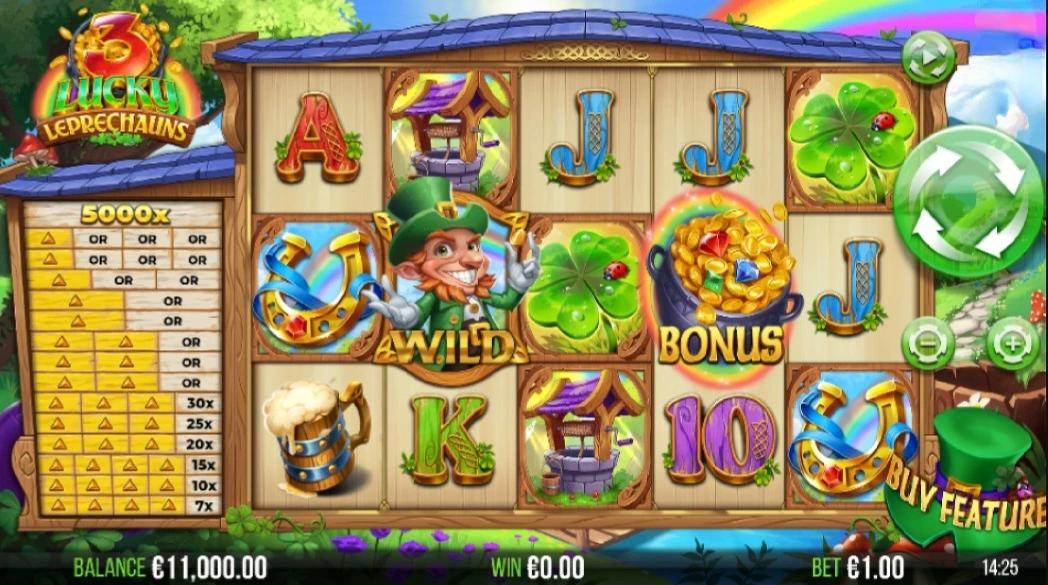Spin the reels with the big green button

(x=968, y=201)
